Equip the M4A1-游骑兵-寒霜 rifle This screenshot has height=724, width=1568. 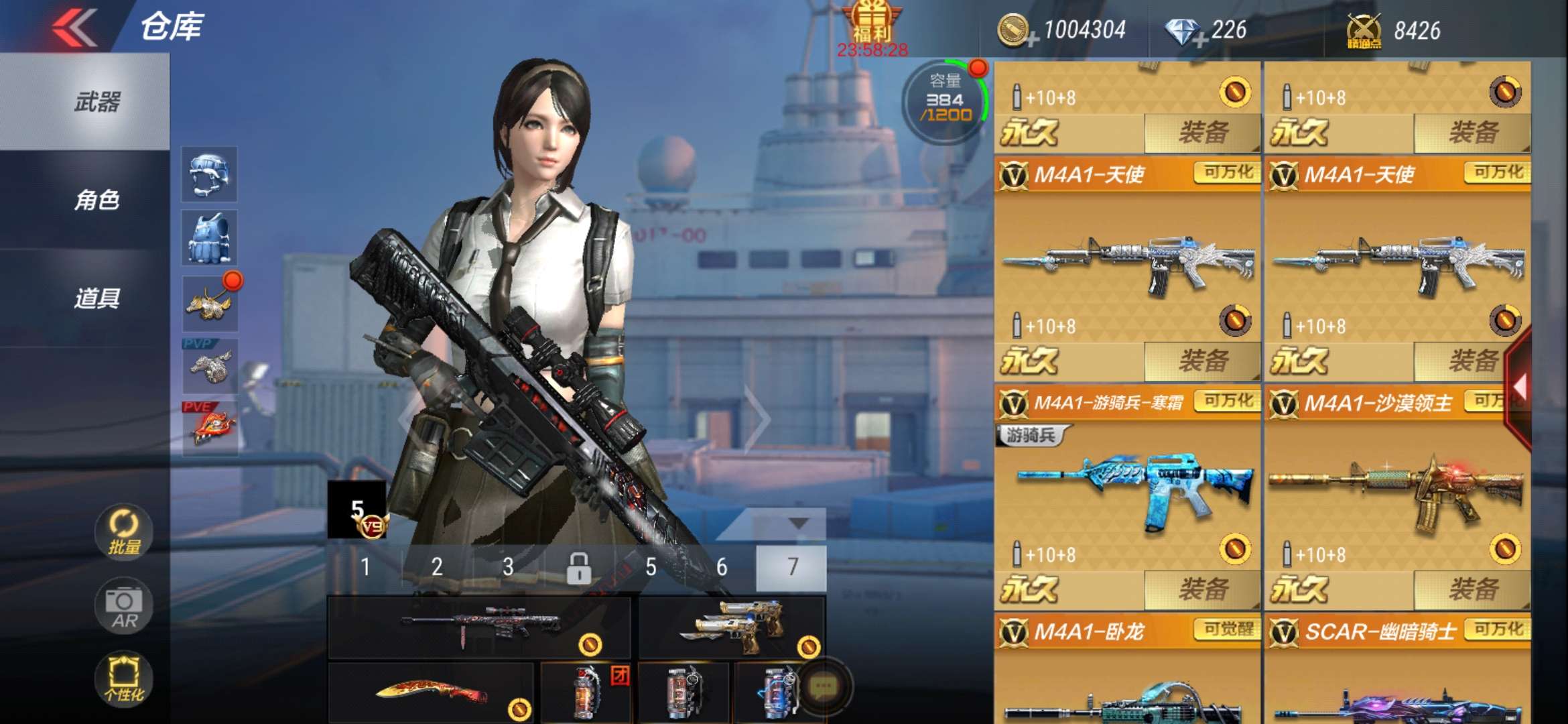(1203, 590)
